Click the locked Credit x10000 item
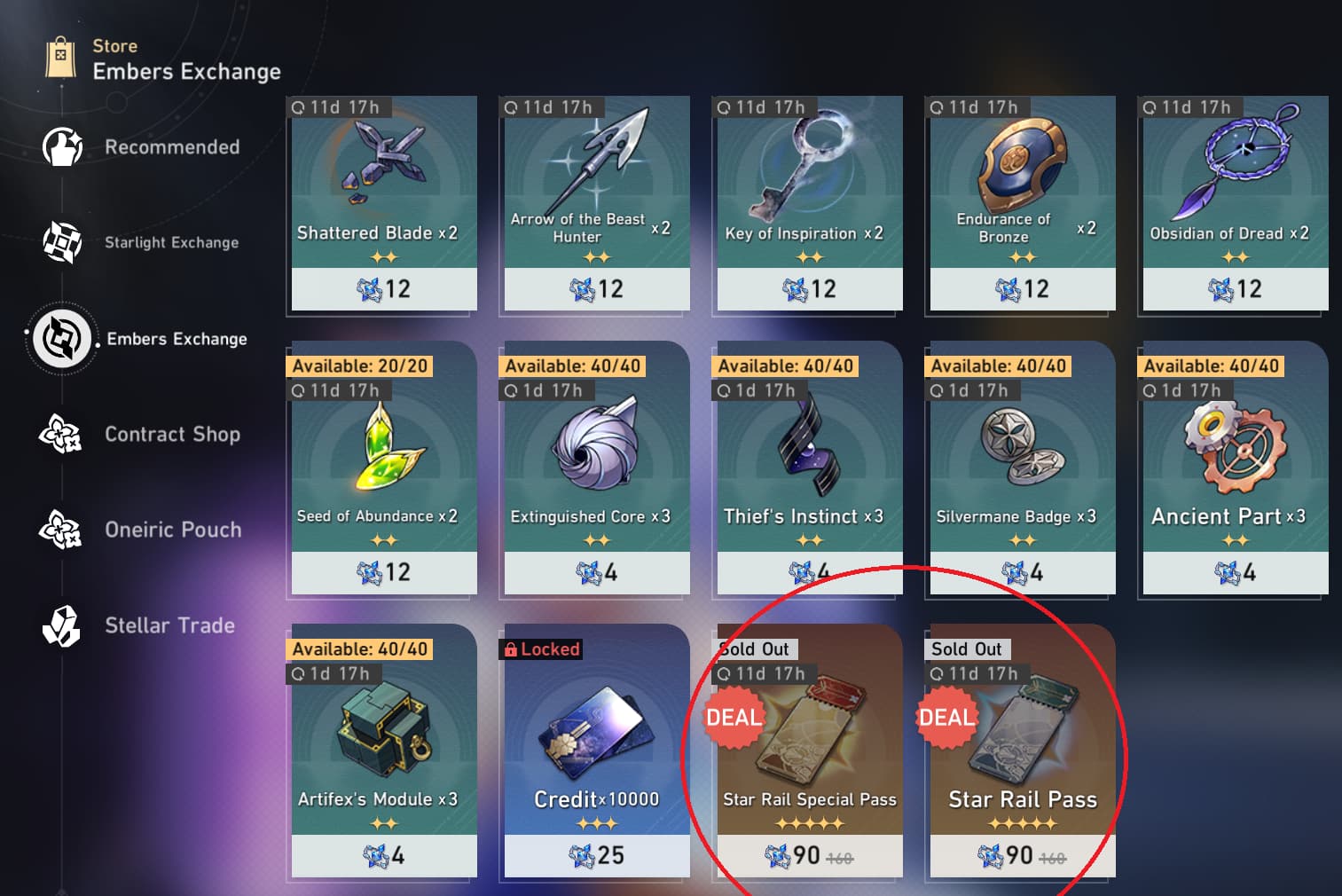 click(x=596, y=754)
